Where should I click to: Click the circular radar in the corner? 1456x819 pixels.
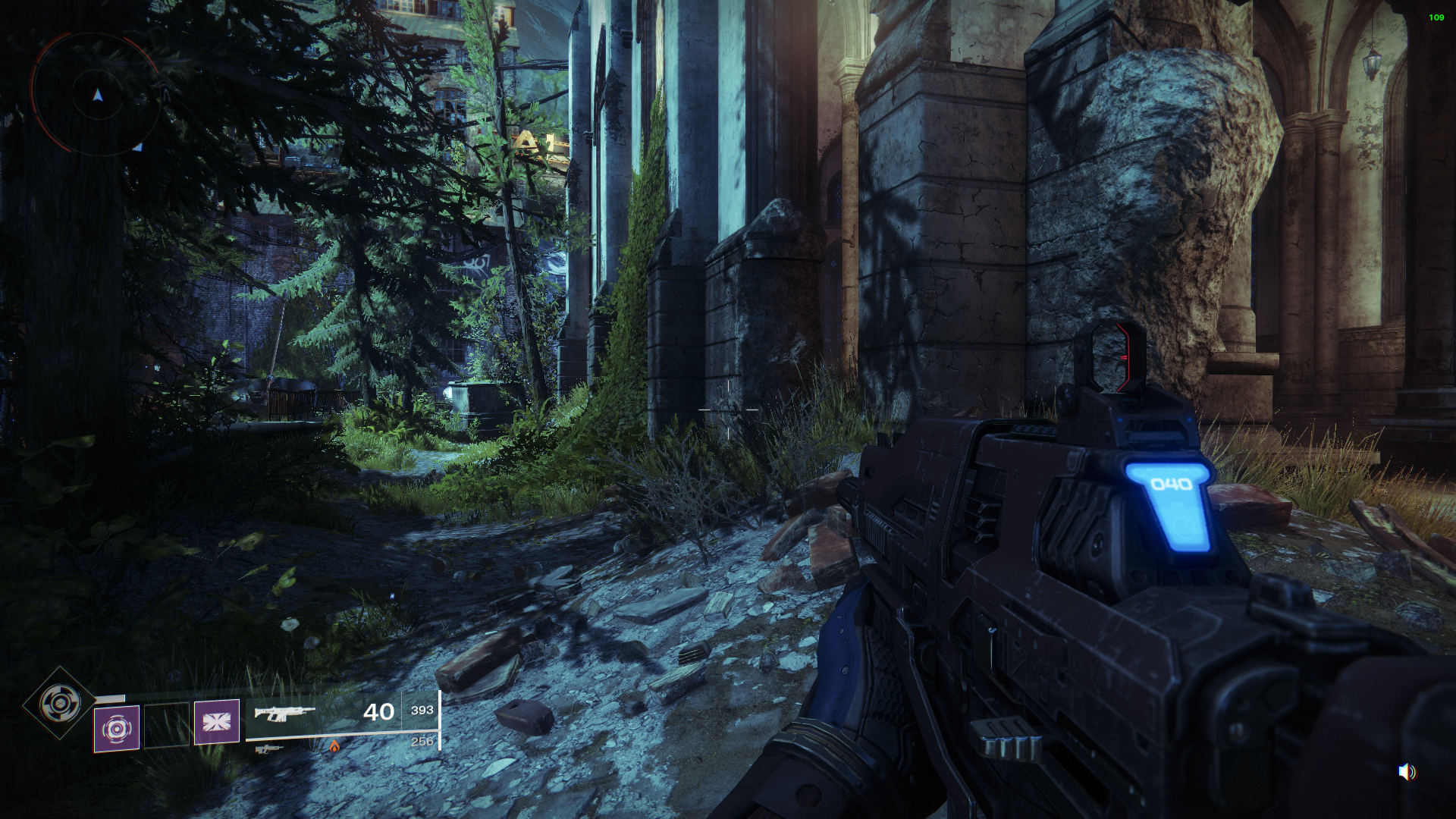[x=96, y=95]
